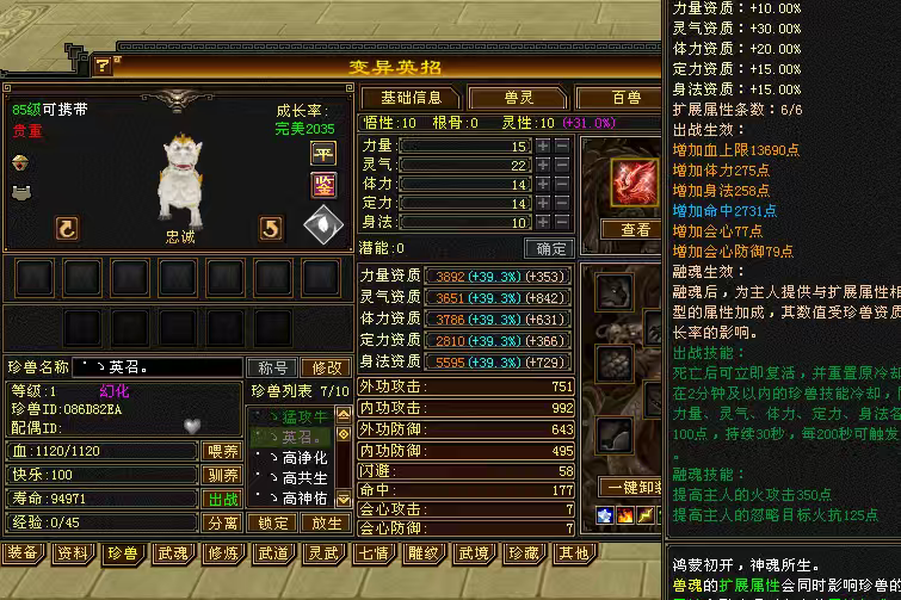The width and height of the screenshot is (901, 600).
Task: Release the pet with the 放生 button
Action: pos(326,523)
